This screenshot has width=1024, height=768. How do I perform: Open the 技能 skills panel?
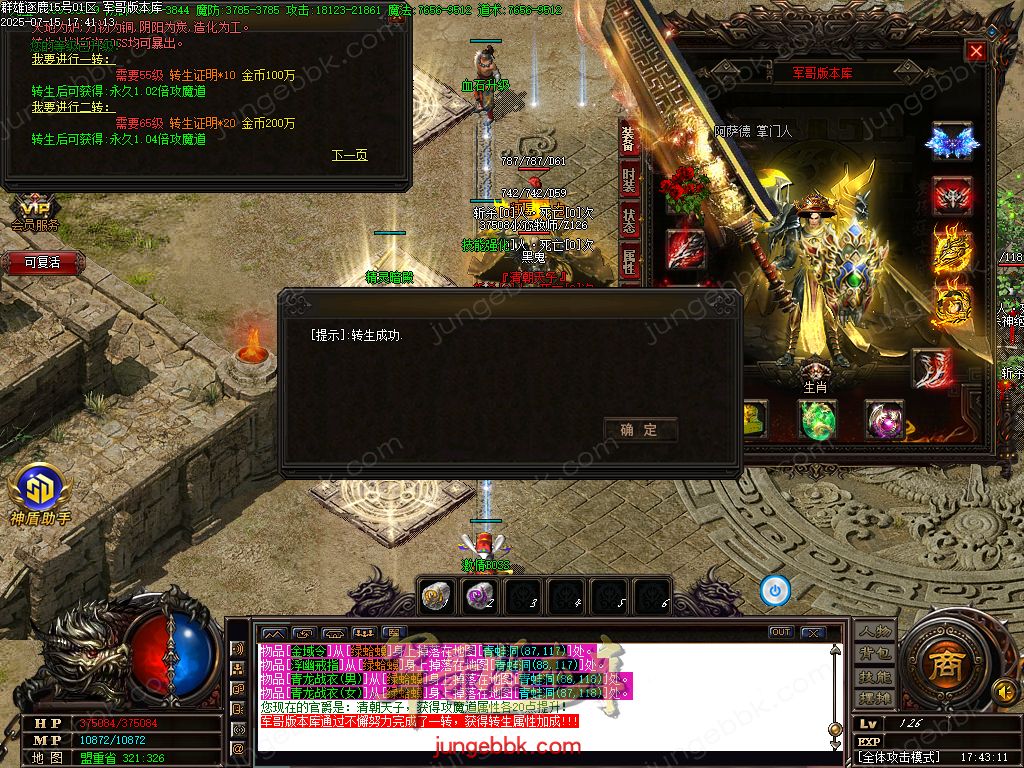[874, 677]
